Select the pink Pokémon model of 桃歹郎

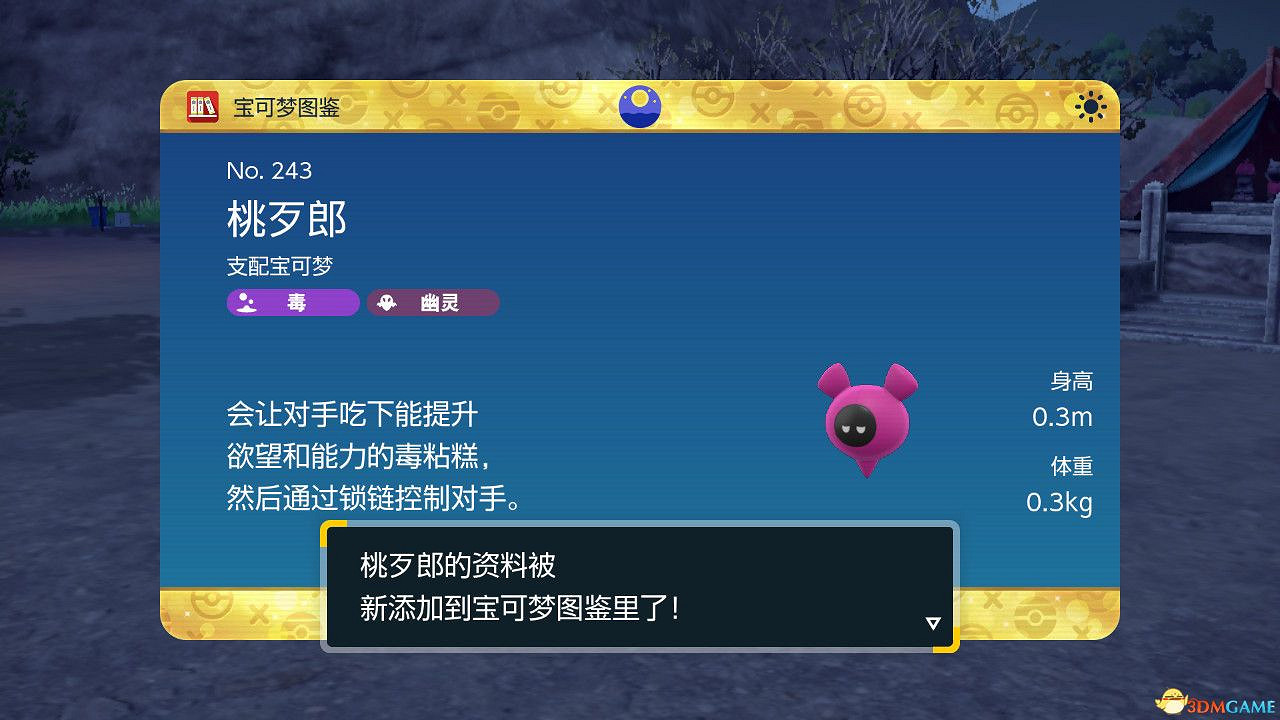tap(866, 418)
